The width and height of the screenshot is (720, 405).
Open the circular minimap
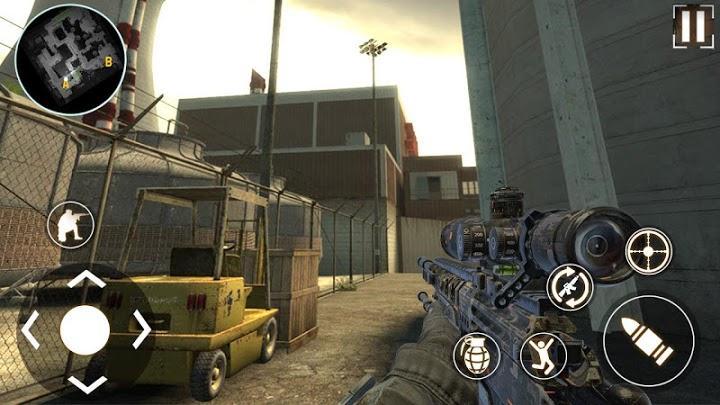click(x=71, y=59)
